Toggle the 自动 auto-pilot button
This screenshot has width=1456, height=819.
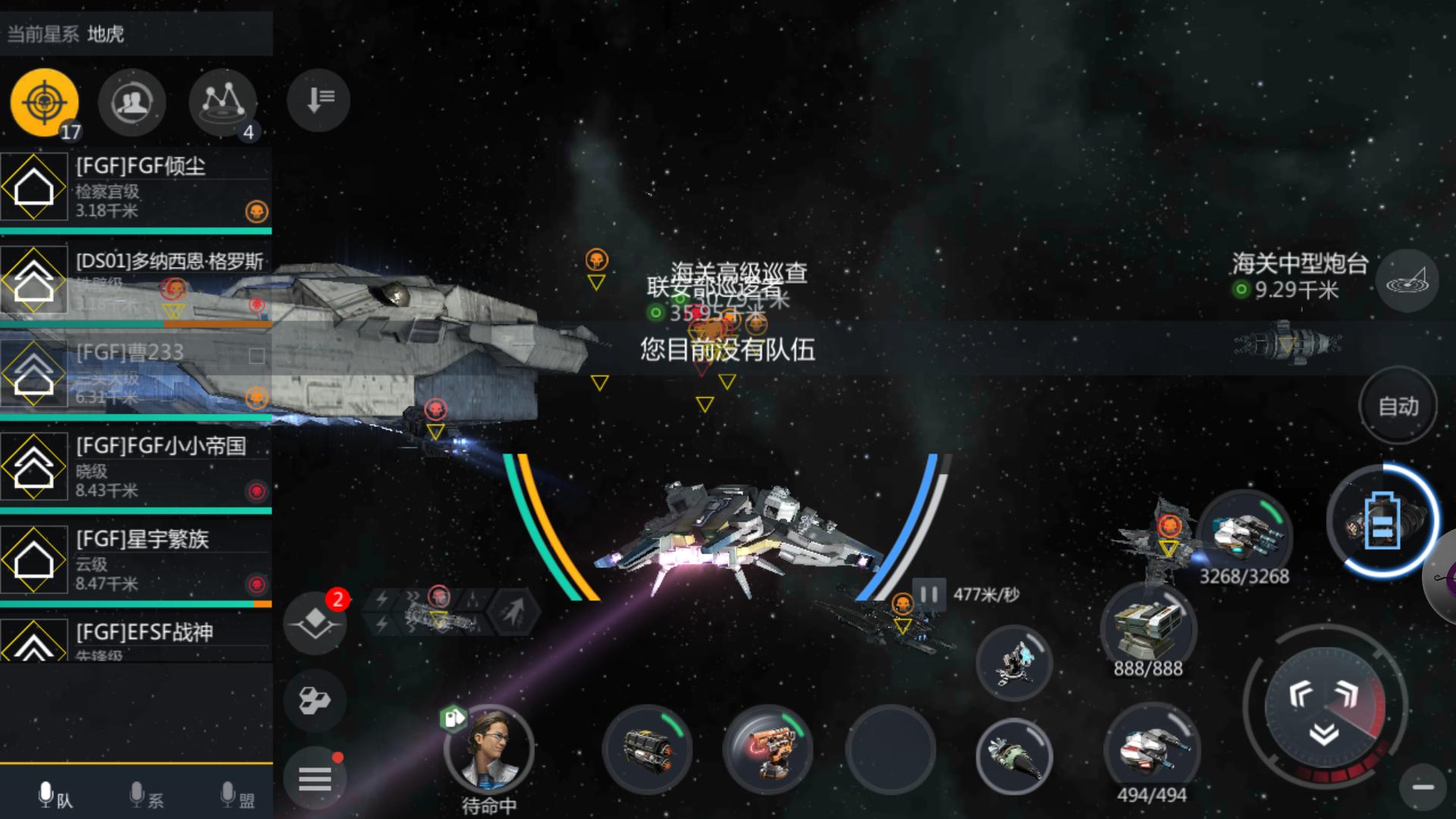1398,406
